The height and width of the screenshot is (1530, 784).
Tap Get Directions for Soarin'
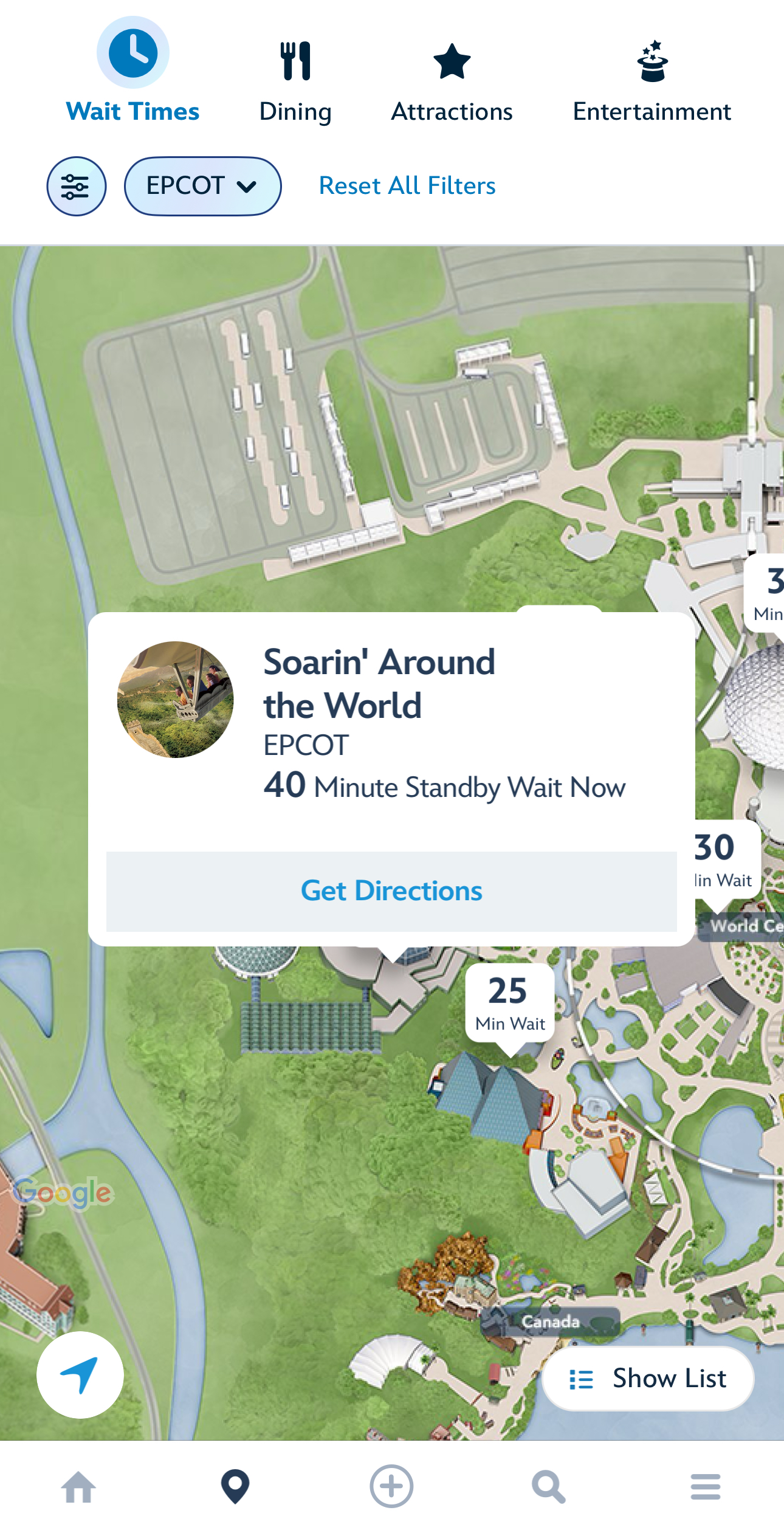(391, 891)
